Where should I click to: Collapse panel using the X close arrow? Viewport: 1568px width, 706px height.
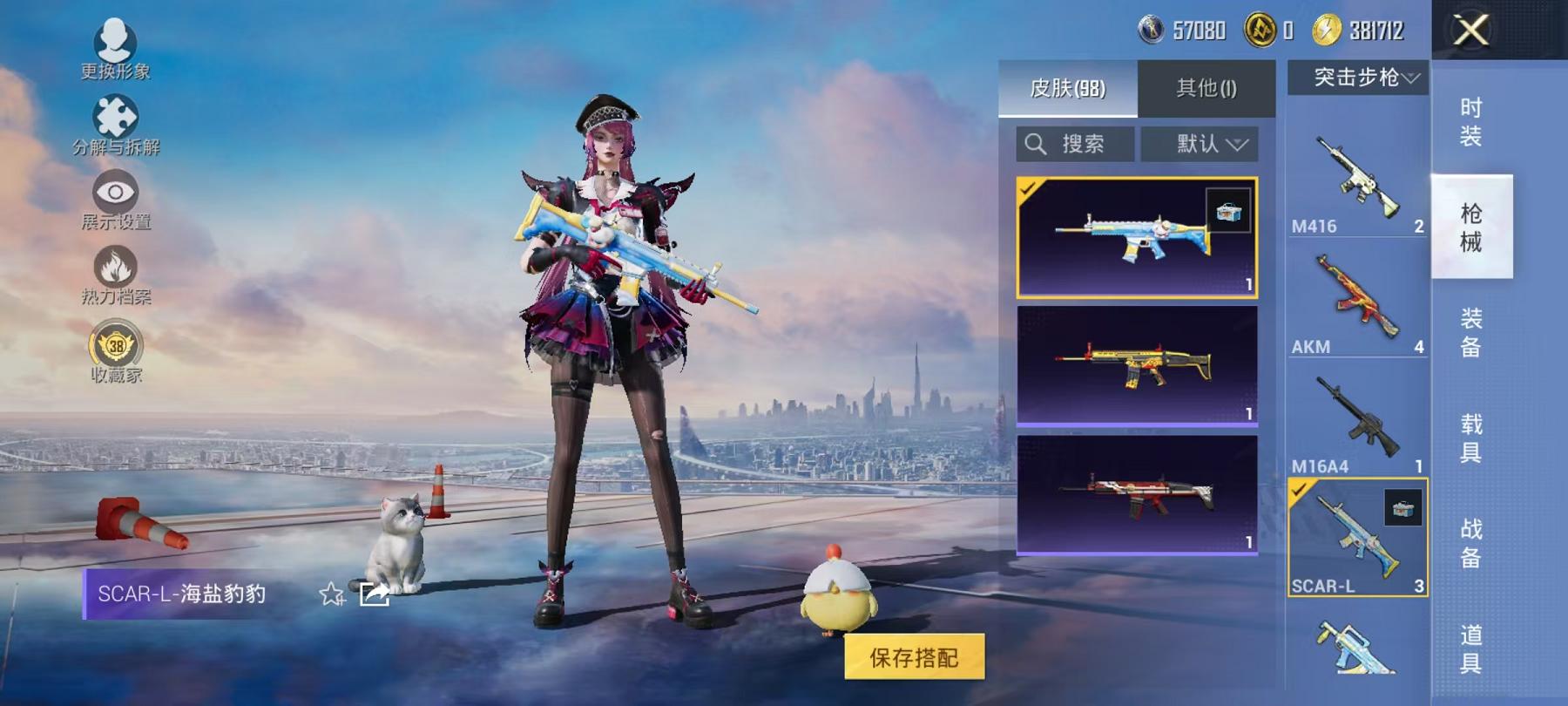click(1472, 31)
